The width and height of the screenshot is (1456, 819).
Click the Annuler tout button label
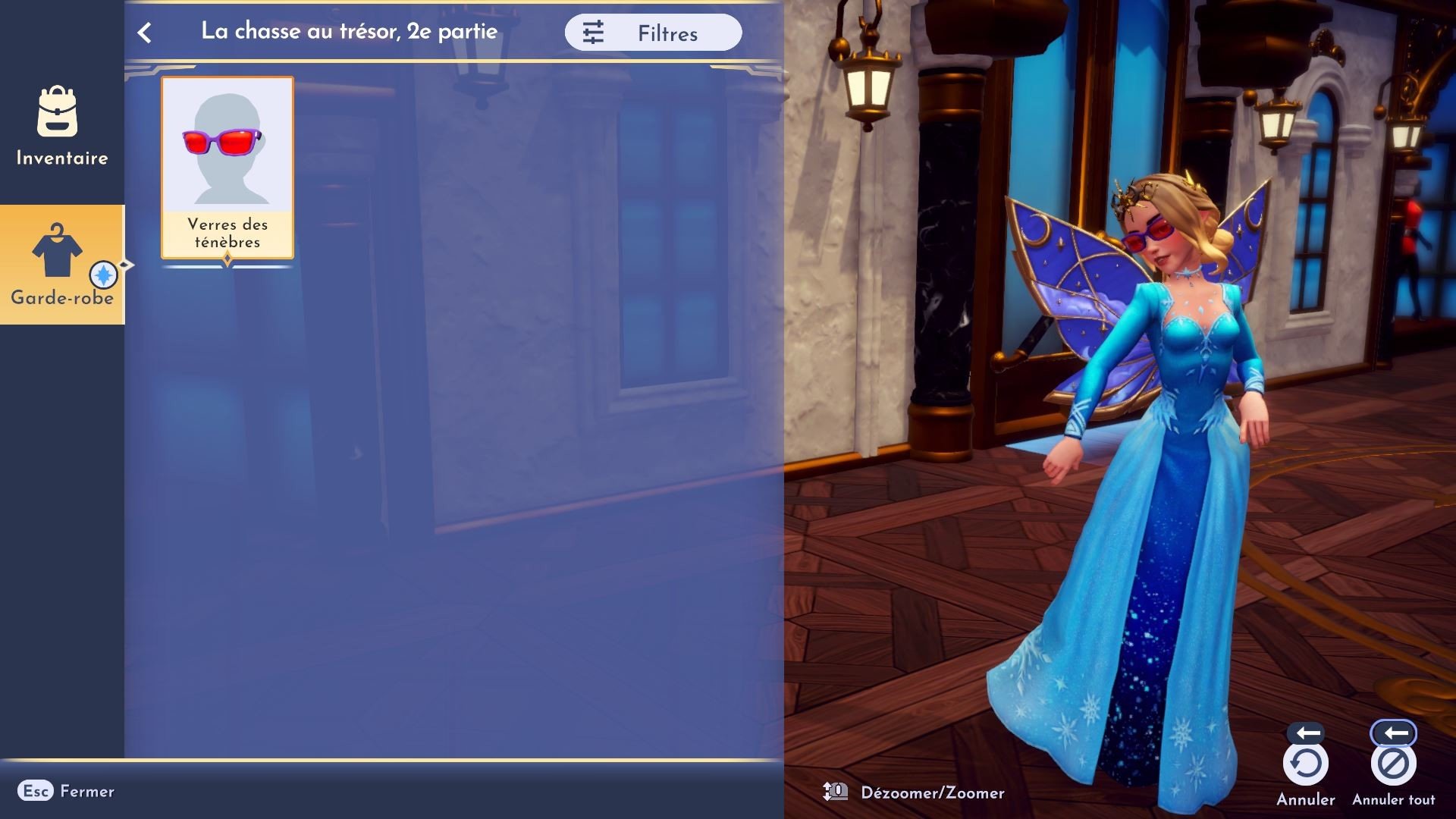tap(1394, 799)
